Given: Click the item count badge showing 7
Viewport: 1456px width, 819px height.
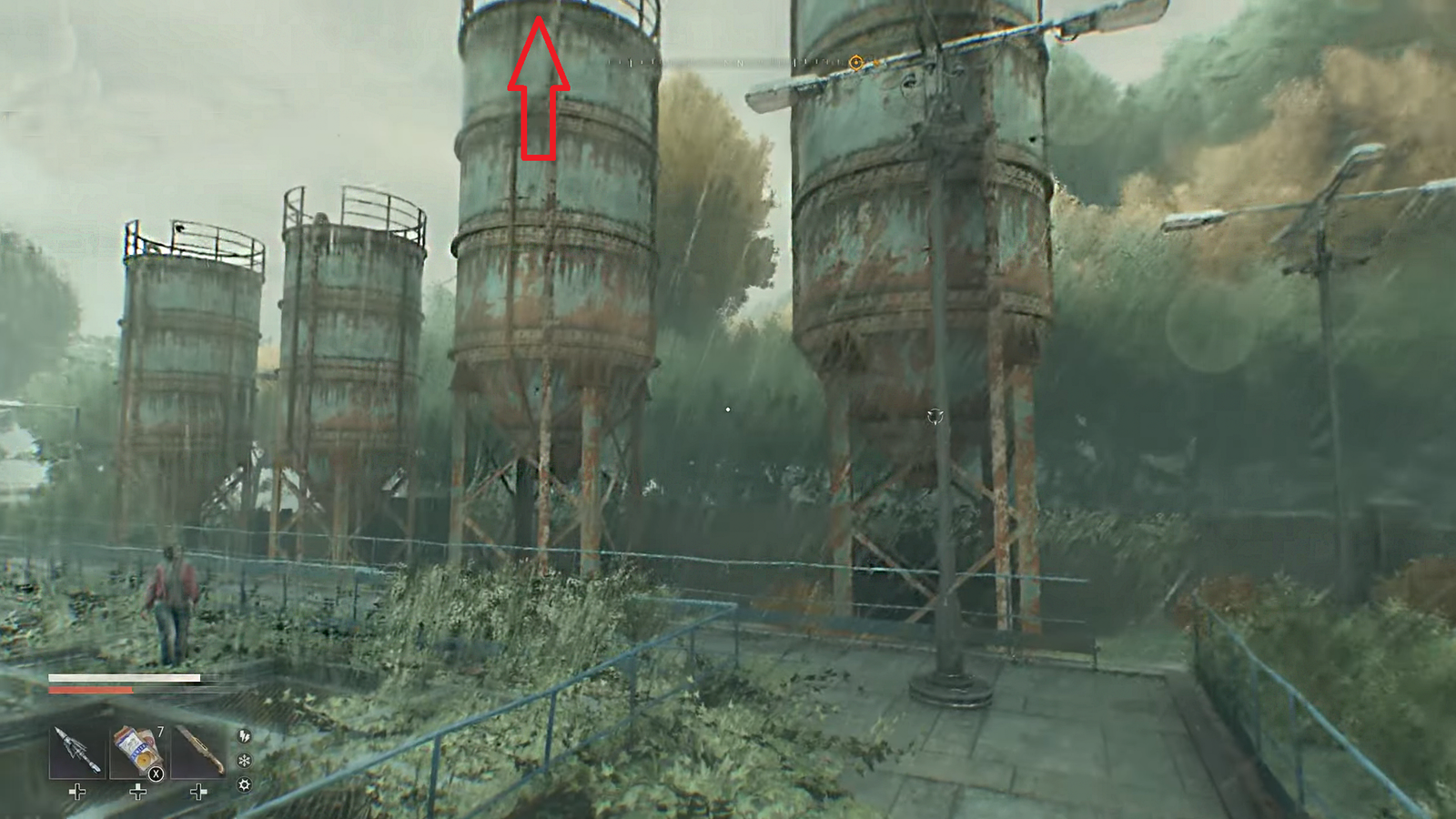Looking at the screenshot, I should [x=160, y=731].
